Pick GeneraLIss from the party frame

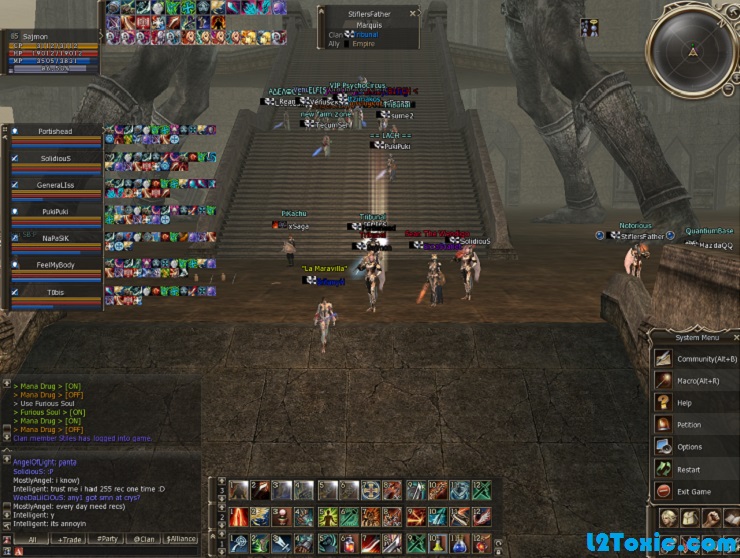55,185
